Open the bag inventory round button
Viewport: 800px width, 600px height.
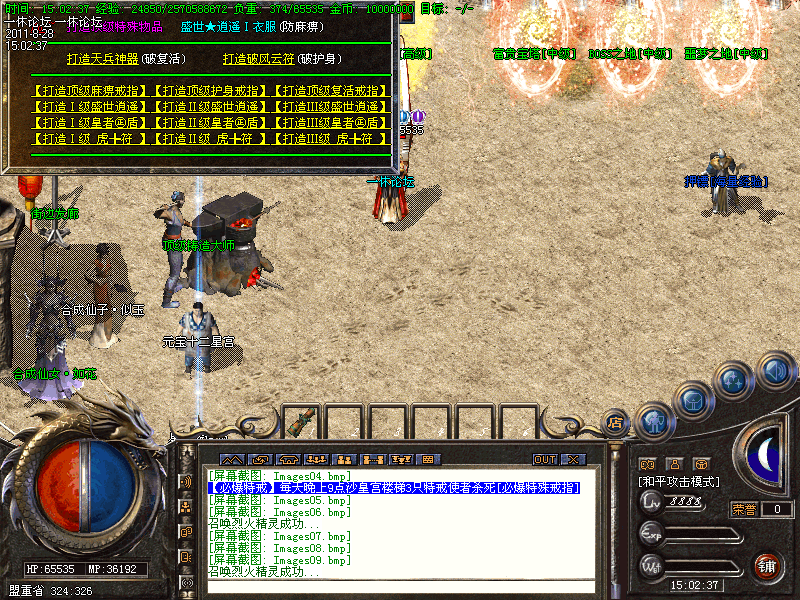click(x=692, y=397)
